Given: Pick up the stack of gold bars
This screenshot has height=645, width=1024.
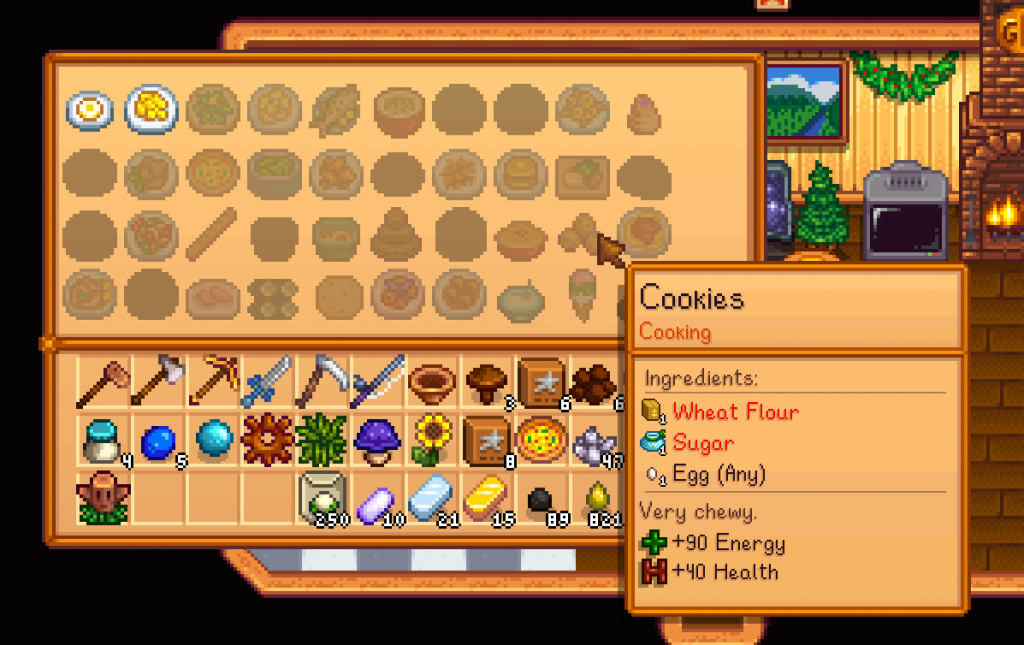Looking at the screenshot, I should pyautogui.click(x=486, y=496).
